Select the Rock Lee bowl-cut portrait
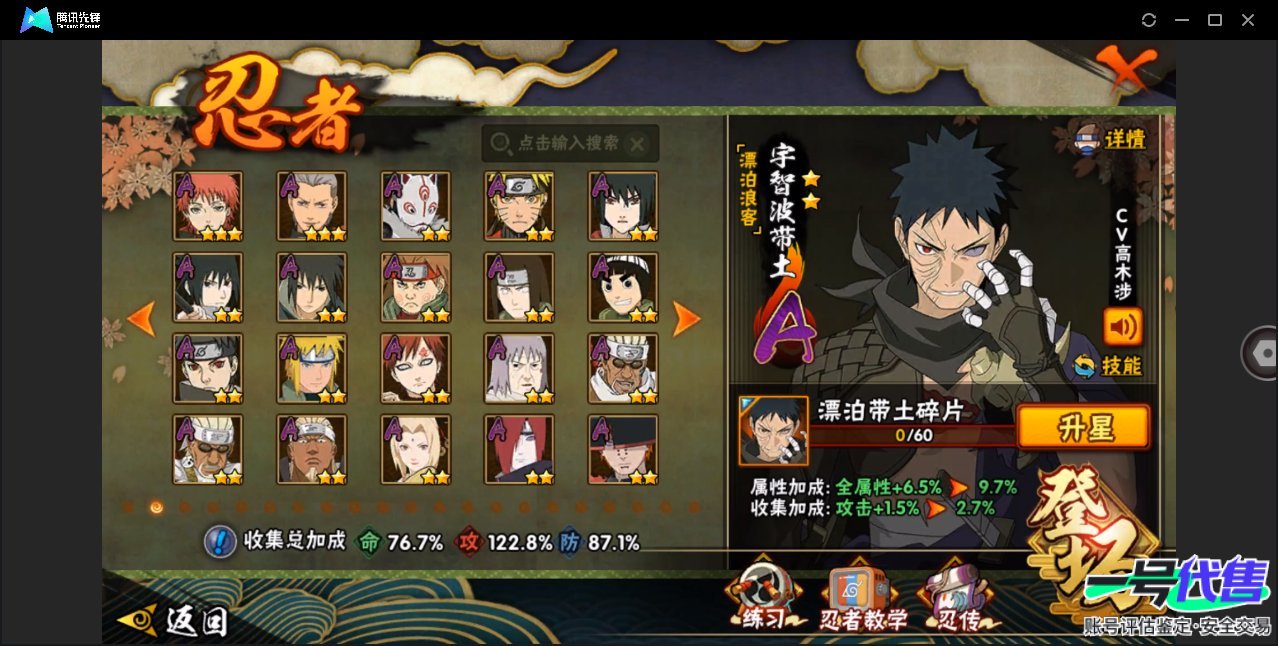 click(623, 287)
